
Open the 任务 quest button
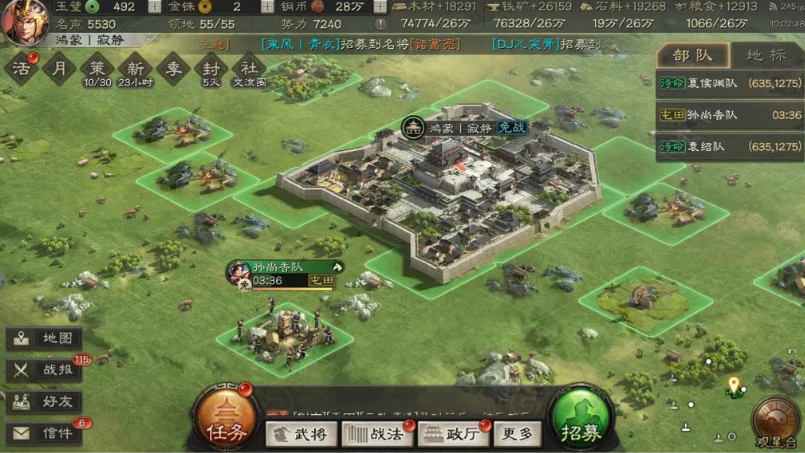(x=223, y=418)
